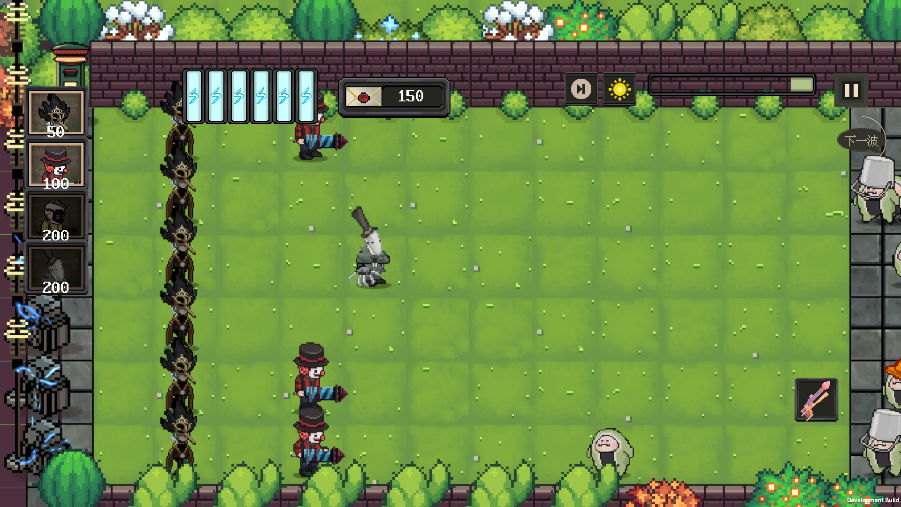Pick the 200-cost masked unit card
The image size is (901, 507).
tap(56, 217)
